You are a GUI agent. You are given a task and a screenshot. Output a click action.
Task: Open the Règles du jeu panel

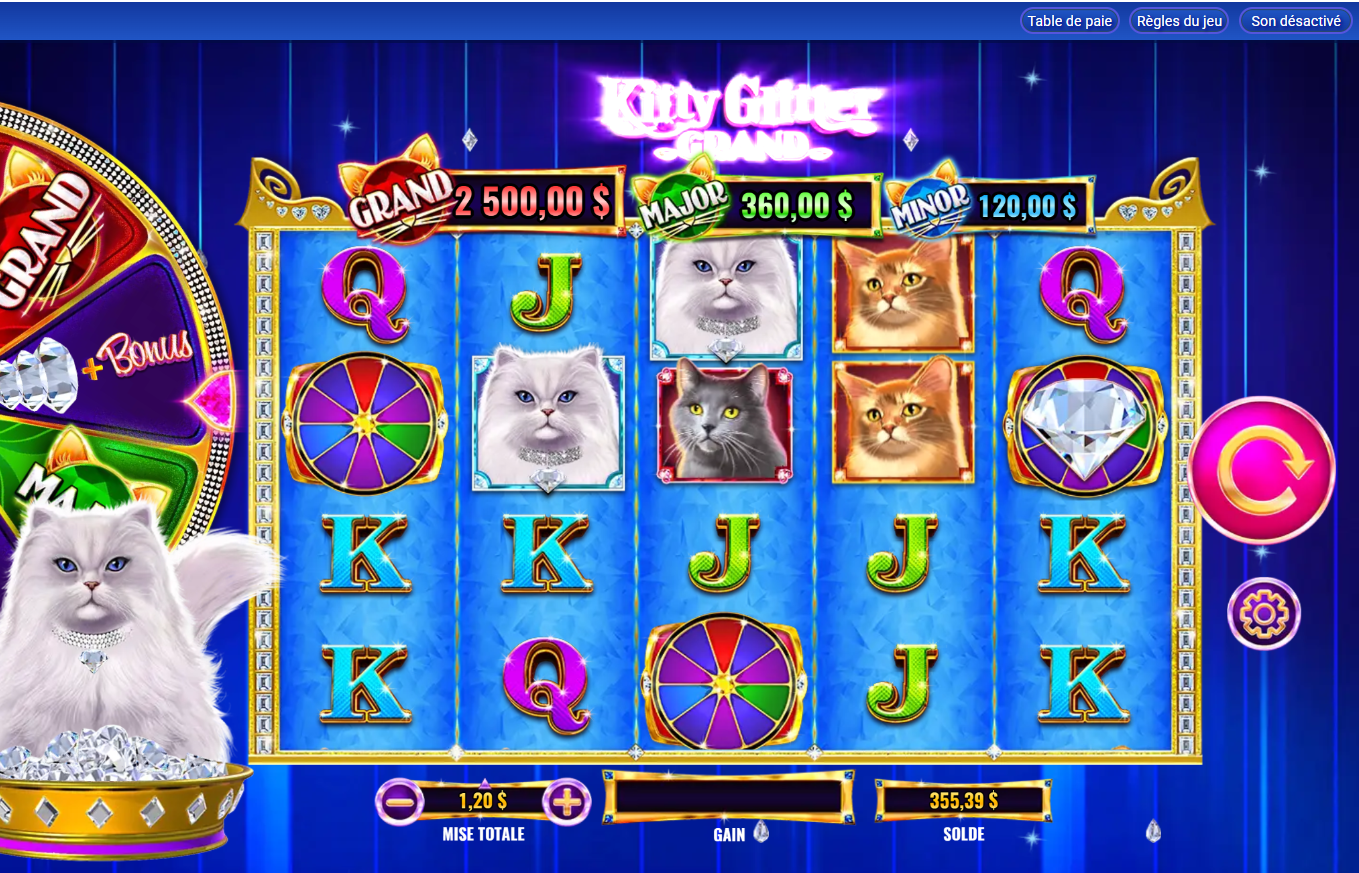coord(1179,20)
